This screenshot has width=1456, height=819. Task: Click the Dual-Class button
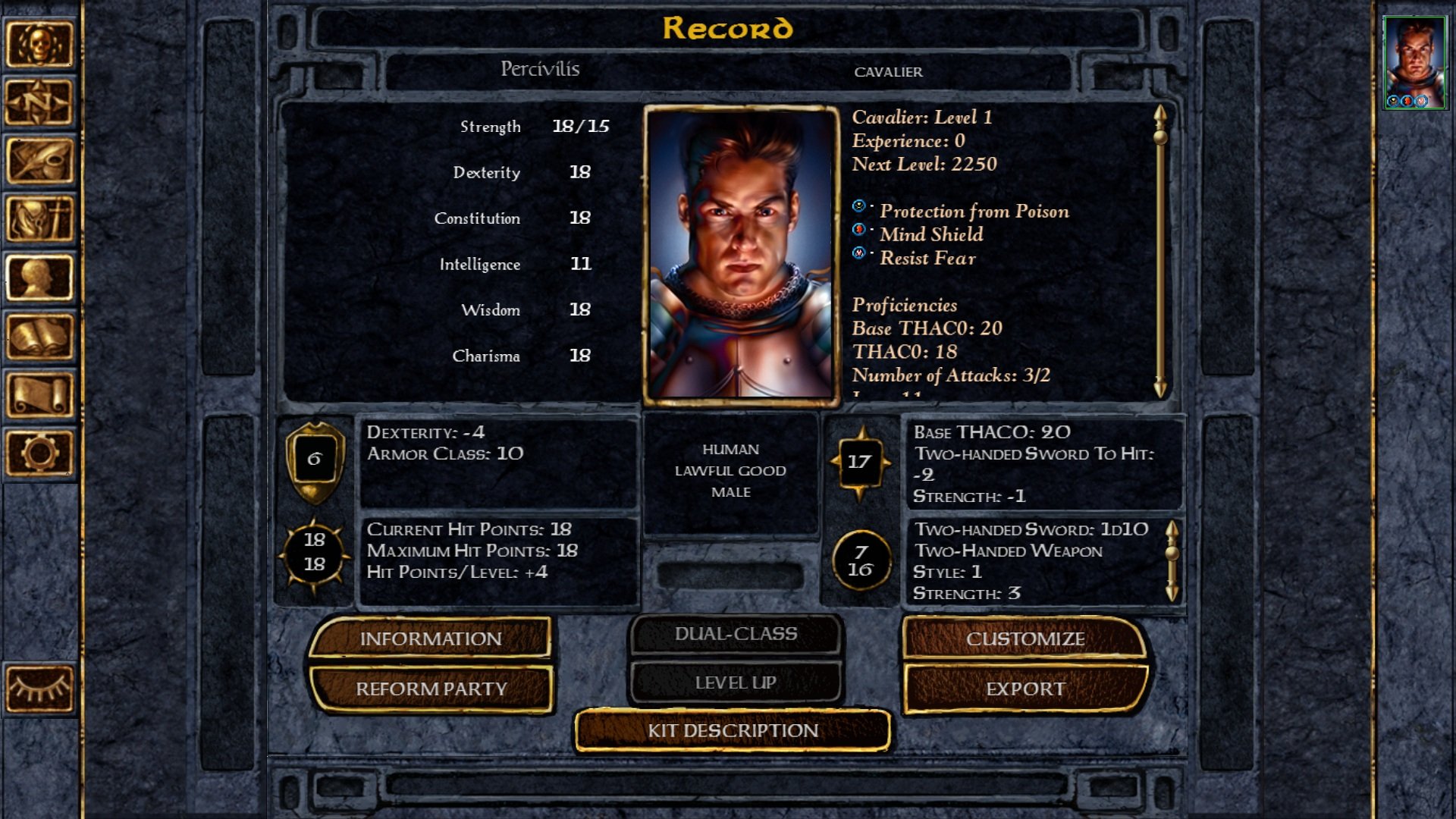pyautogui.click(x=736, y=634)
